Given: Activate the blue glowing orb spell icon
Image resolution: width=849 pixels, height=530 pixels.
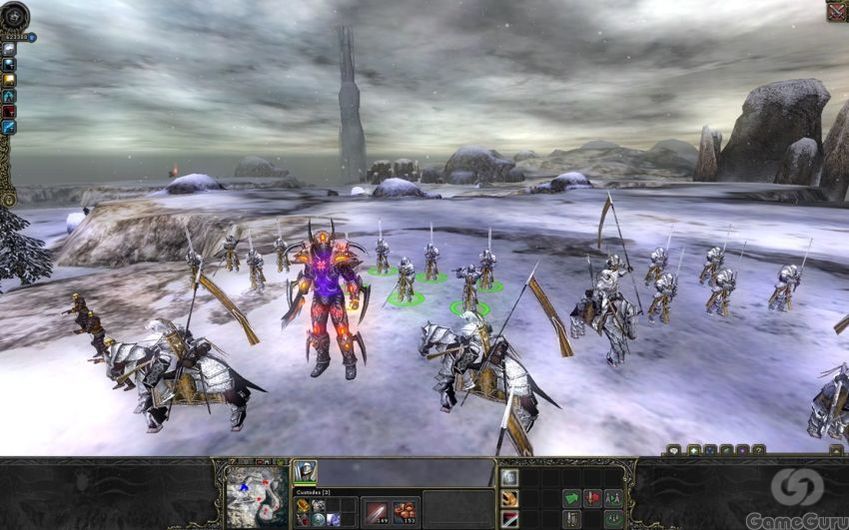Looking at the screenshot, I should tap(9, 64).
